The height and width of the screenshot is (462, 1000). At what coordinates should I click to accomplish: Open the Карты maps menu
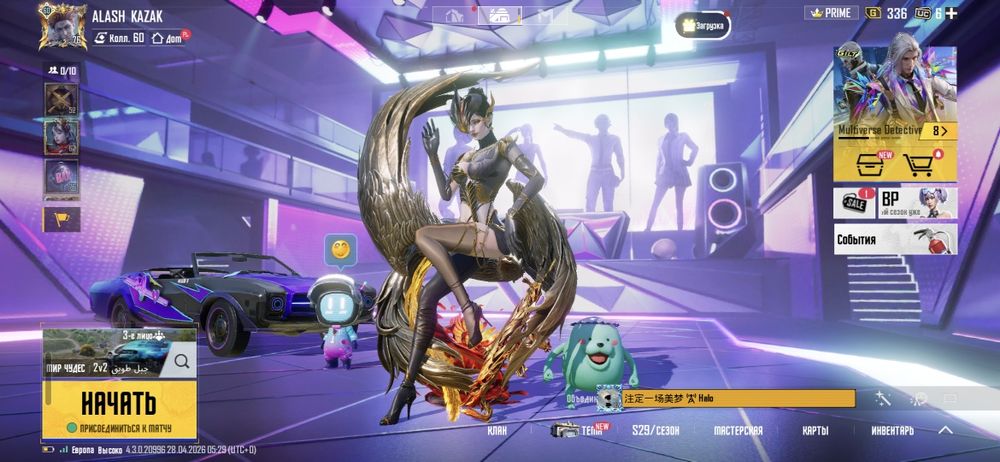click(815, 431)
